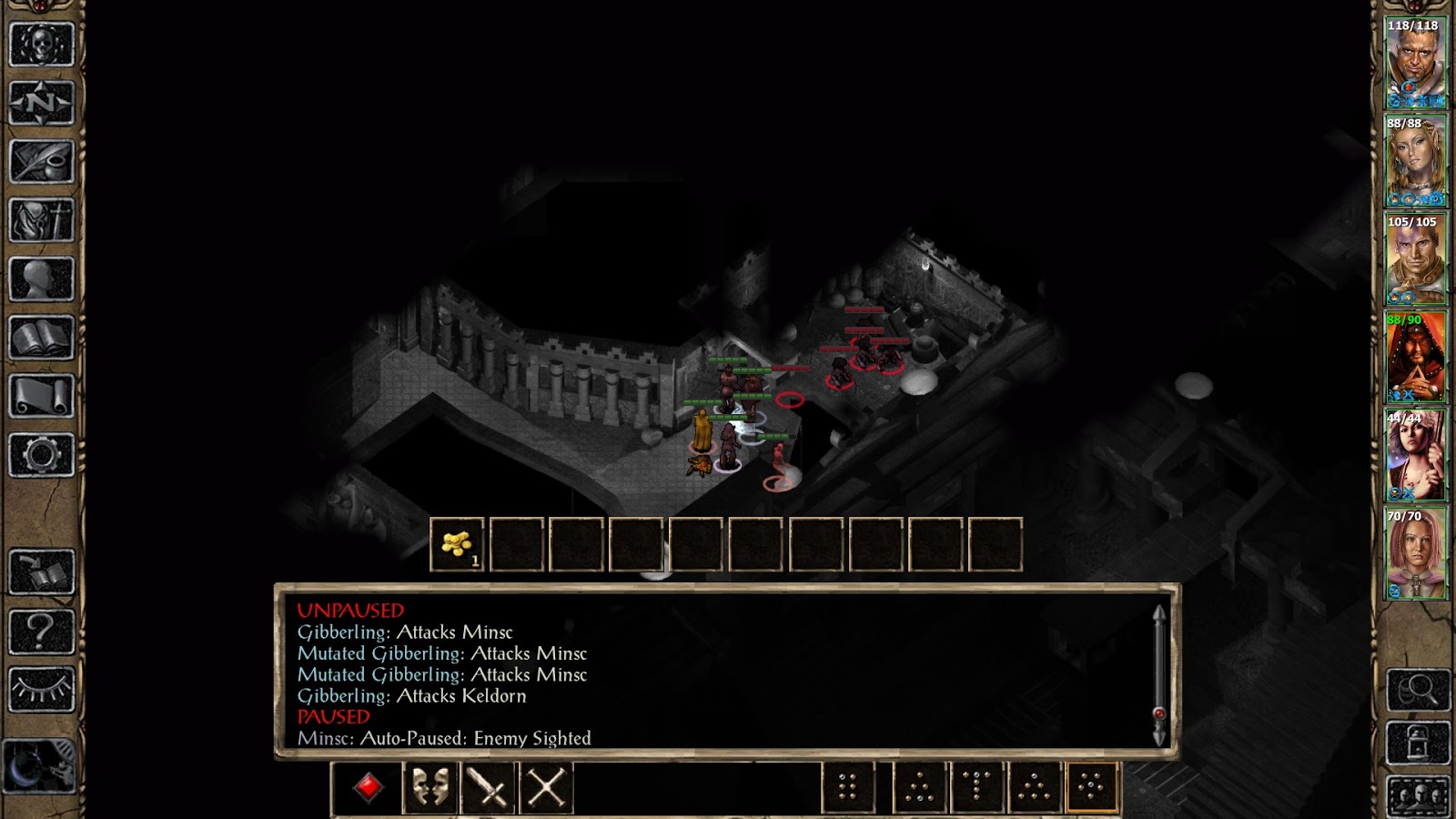Click the red gem action button

tap(368, 787)
